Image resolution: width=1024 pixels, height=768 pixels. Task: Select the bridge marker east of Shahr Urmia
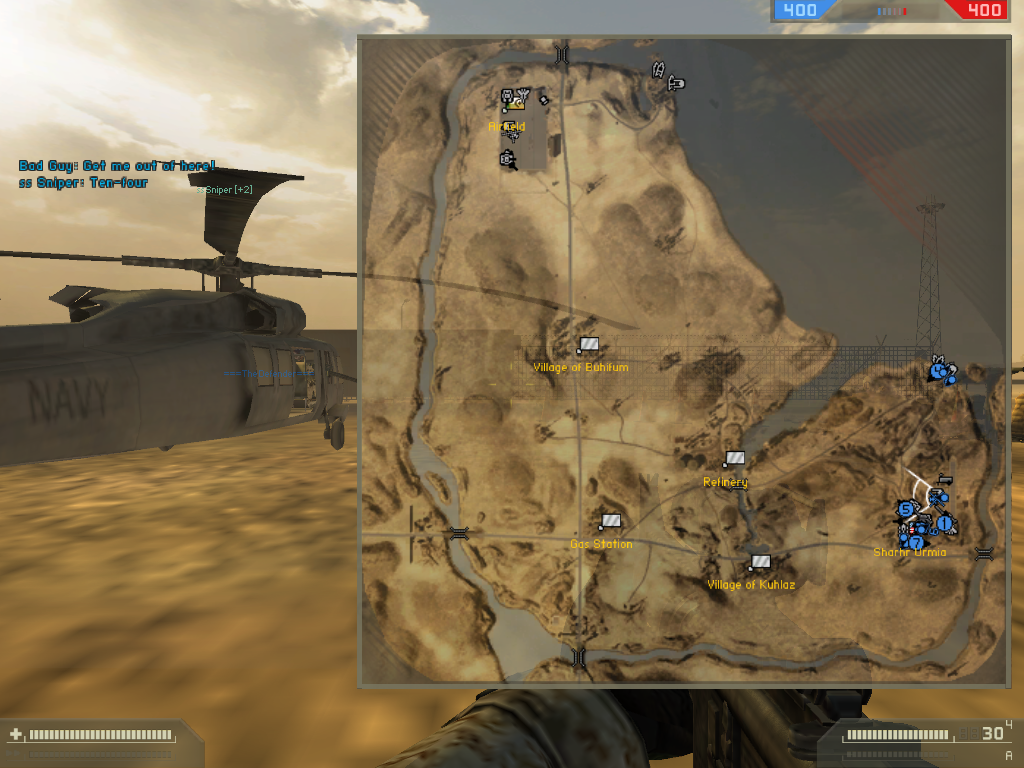coord(985,553)
